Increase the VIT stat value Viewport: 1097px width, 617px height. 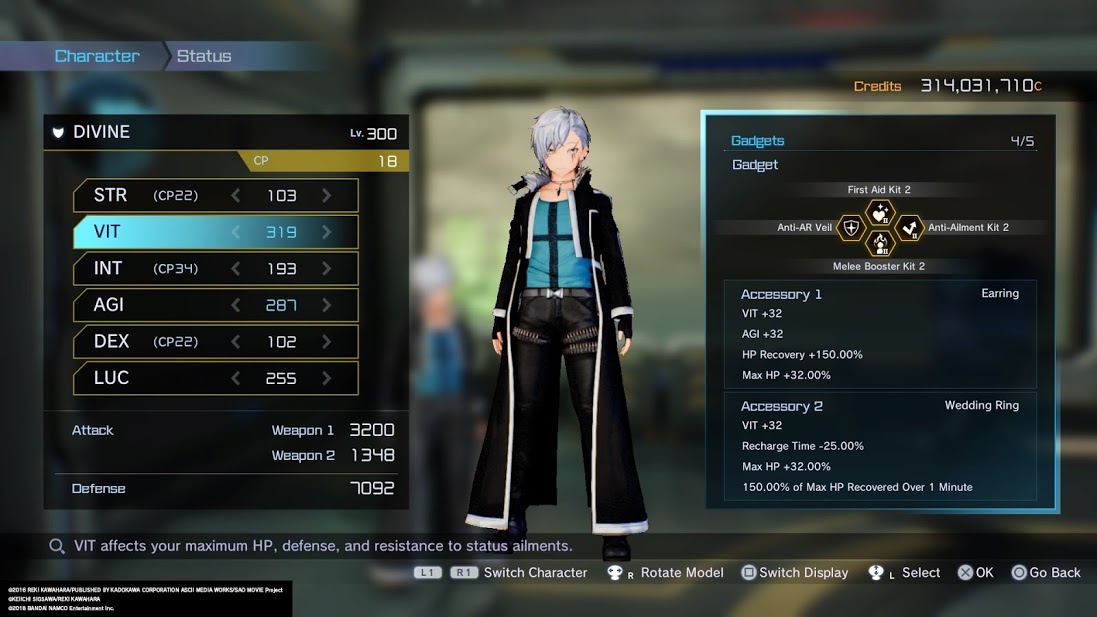(327, 232)
